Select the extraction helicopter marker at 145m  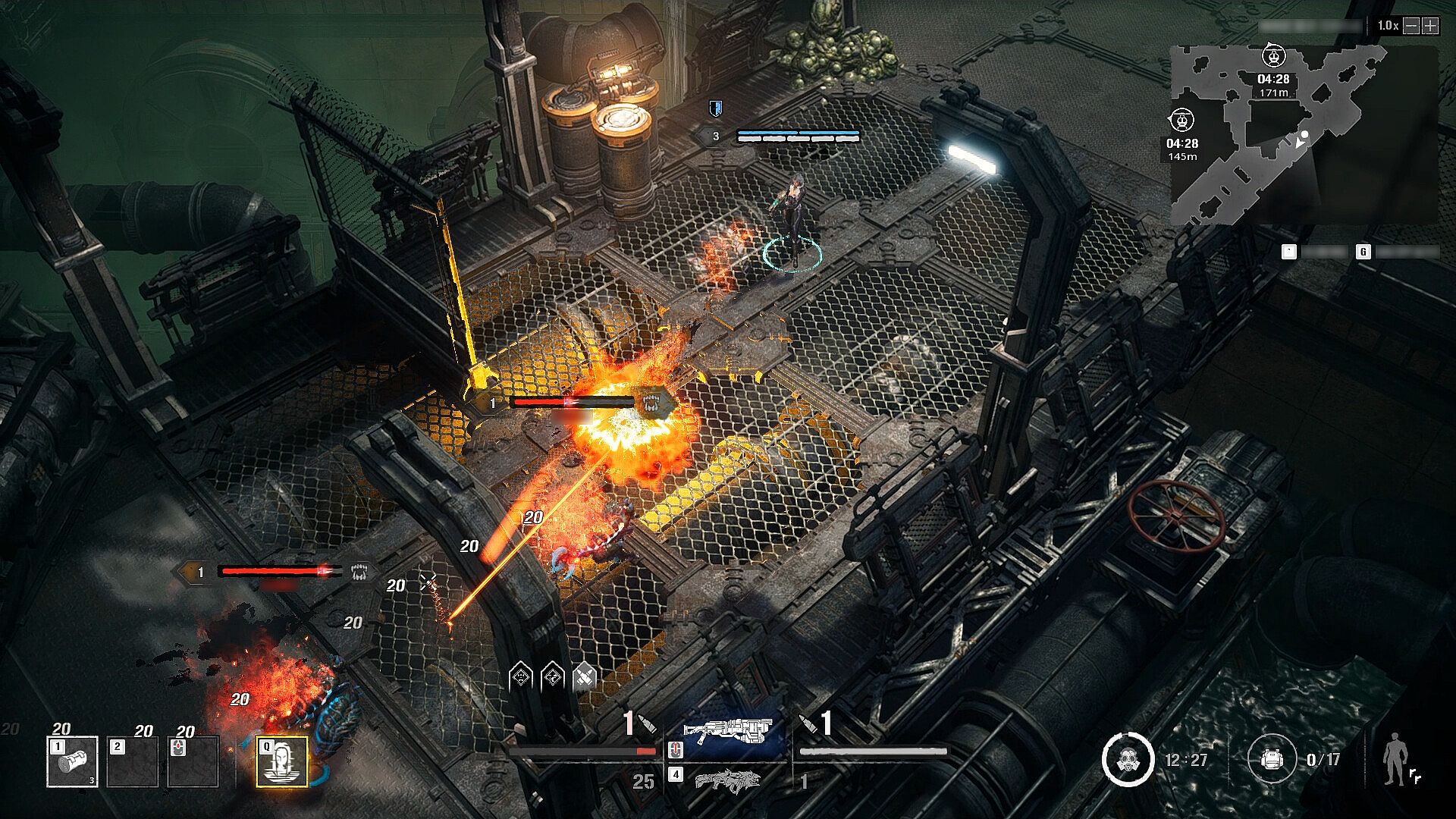[1182, 121]
